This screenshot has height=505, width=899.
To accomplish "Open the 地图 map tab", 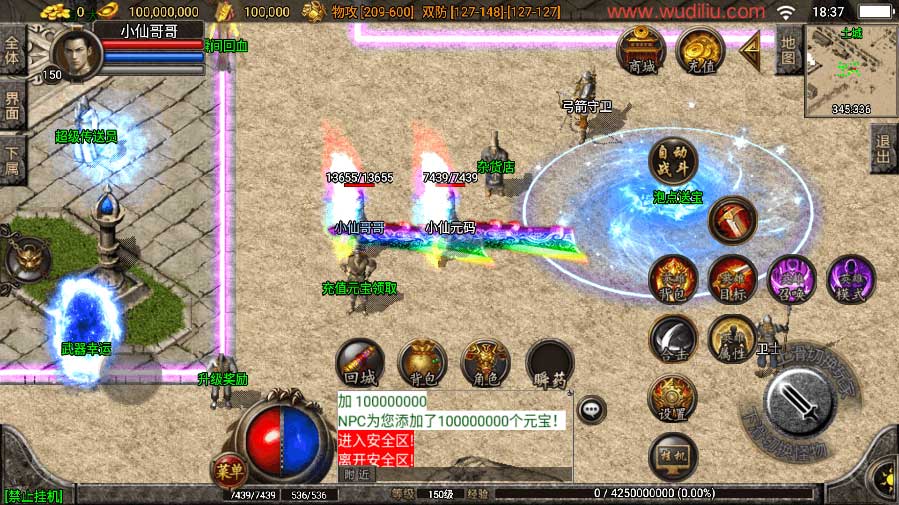I will [789, 52].
